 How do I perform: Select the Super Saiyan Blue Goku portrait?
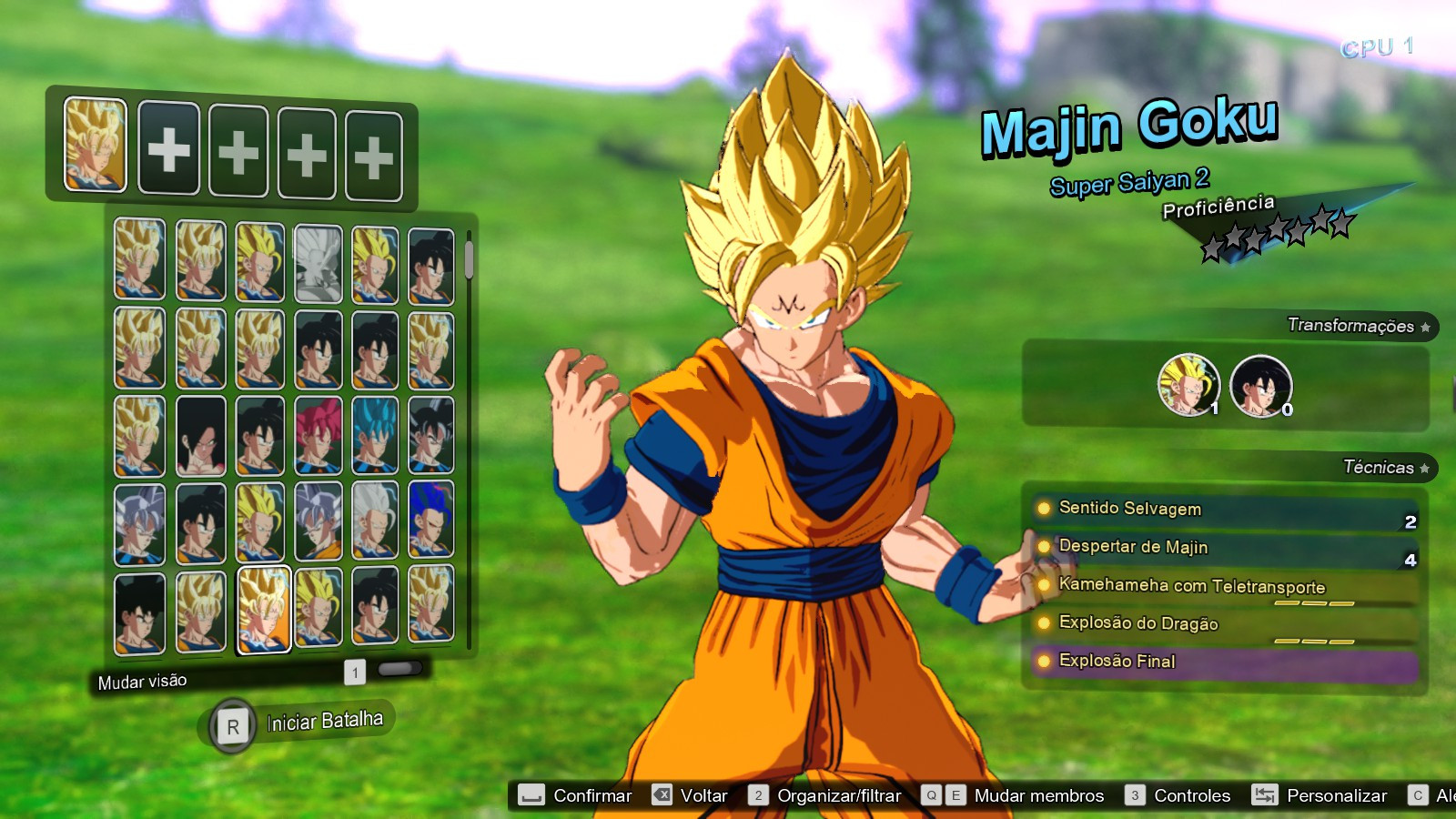(x=373, y=439)
